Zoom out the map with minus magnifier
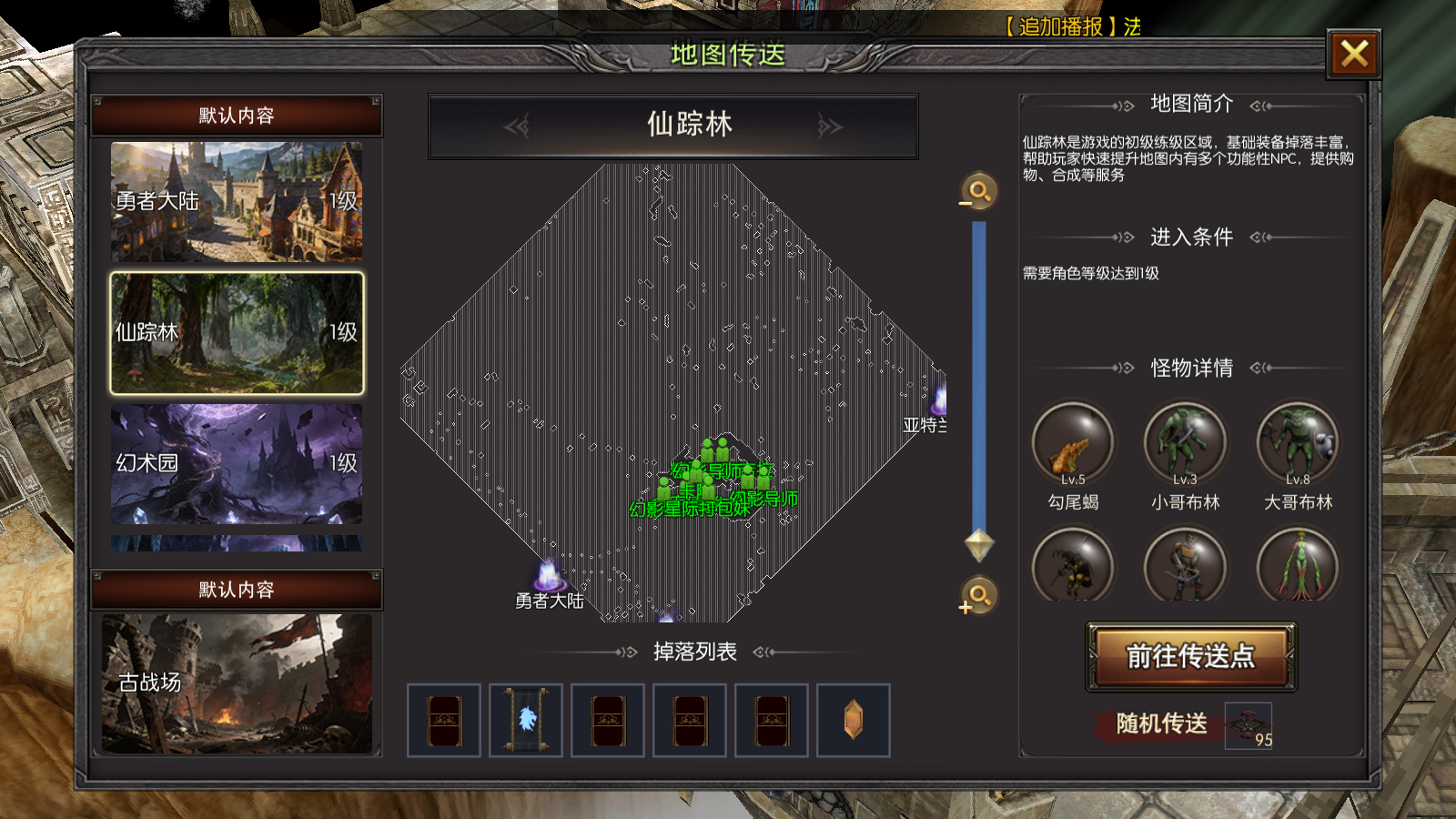 point(979,192)
